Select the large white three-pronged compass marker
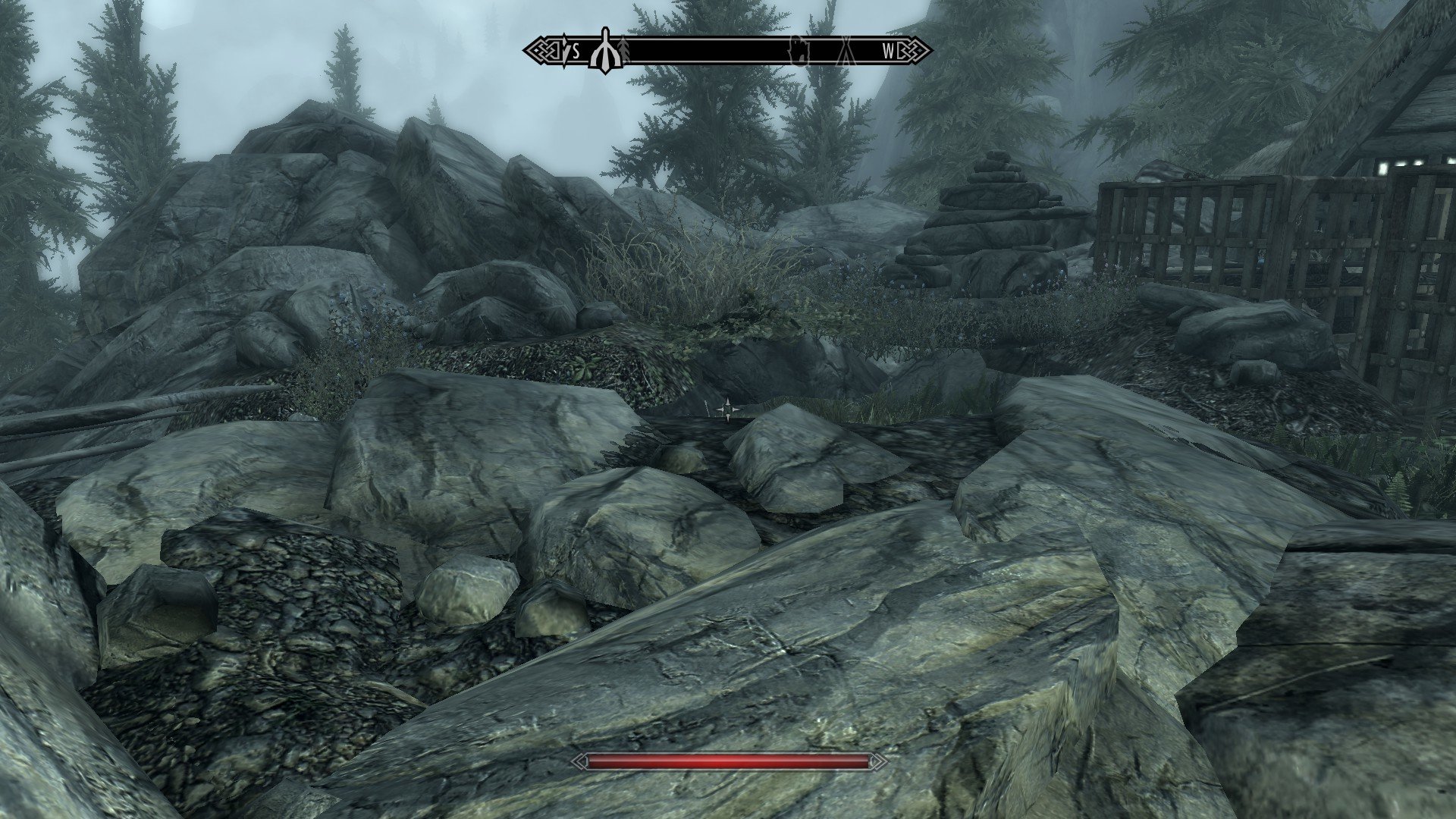The image size is (1456, 819). tap(604, 51)
